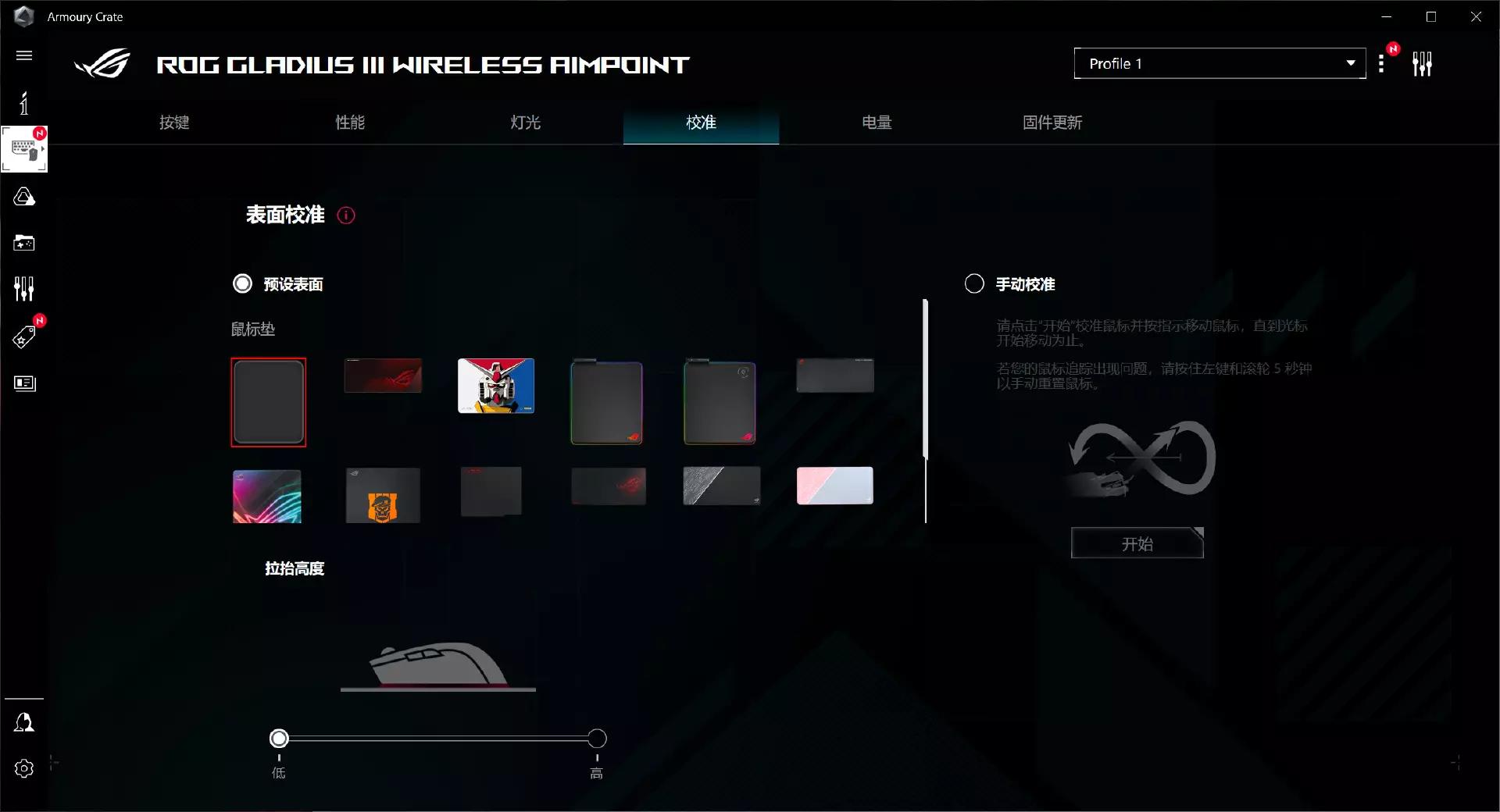Open the tuning sliders sidebar panel
1500x812 pixels.
click(24, 288)
